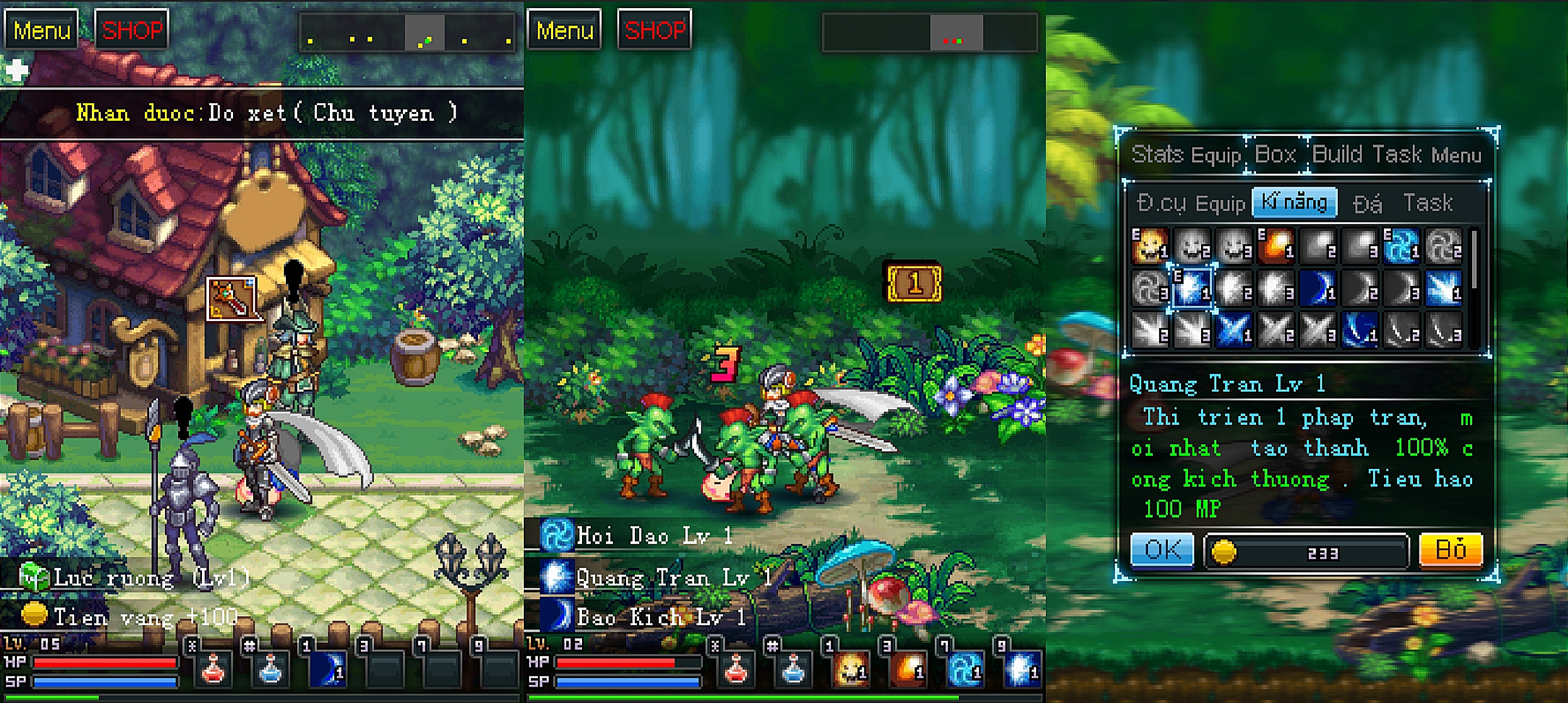Select the highlighted Quang Tran skill in grid
The height and width of the screenshot is (703, 1568).
point(1192,288)
